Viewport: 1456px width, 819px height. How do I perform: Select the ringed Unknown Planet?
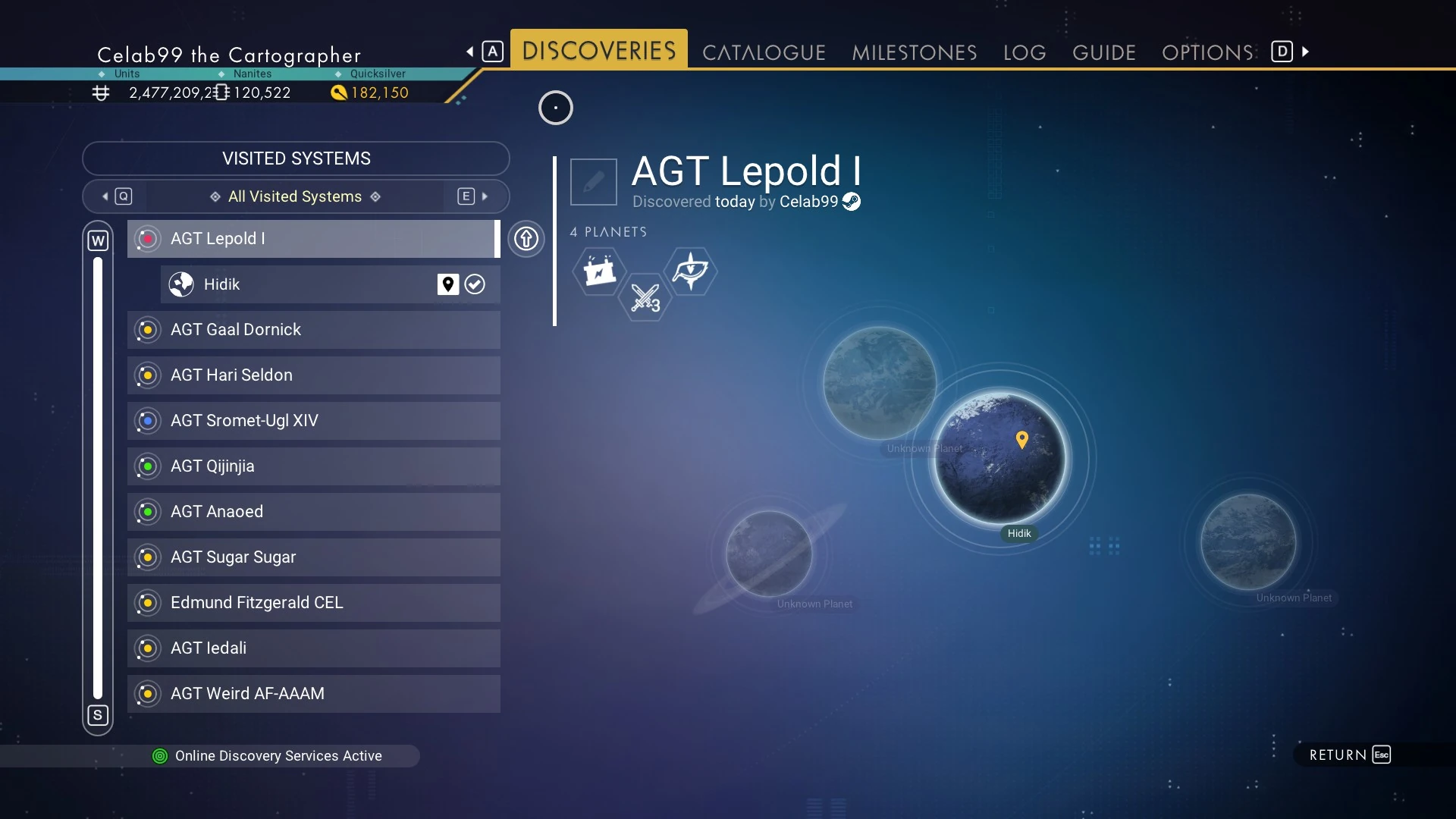pyautogui.click(x=769, y=554)
